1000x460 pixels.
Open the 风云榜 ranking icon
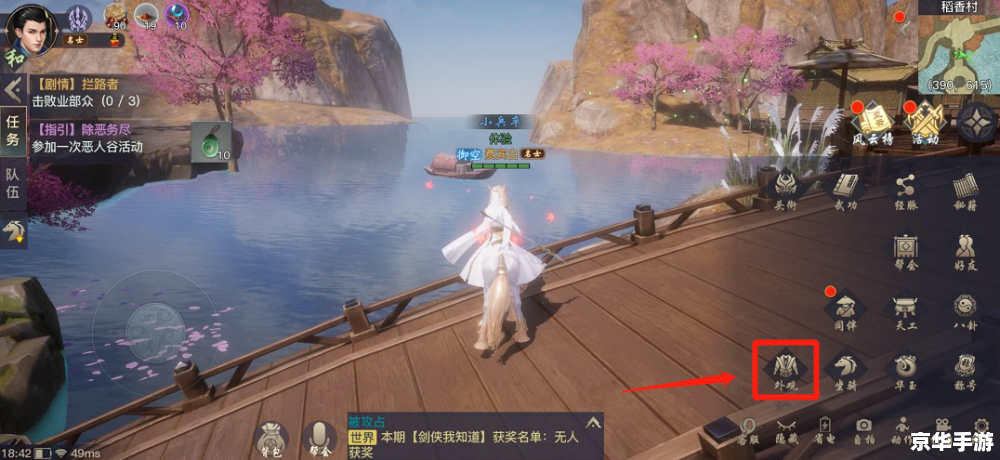point(870,124)
